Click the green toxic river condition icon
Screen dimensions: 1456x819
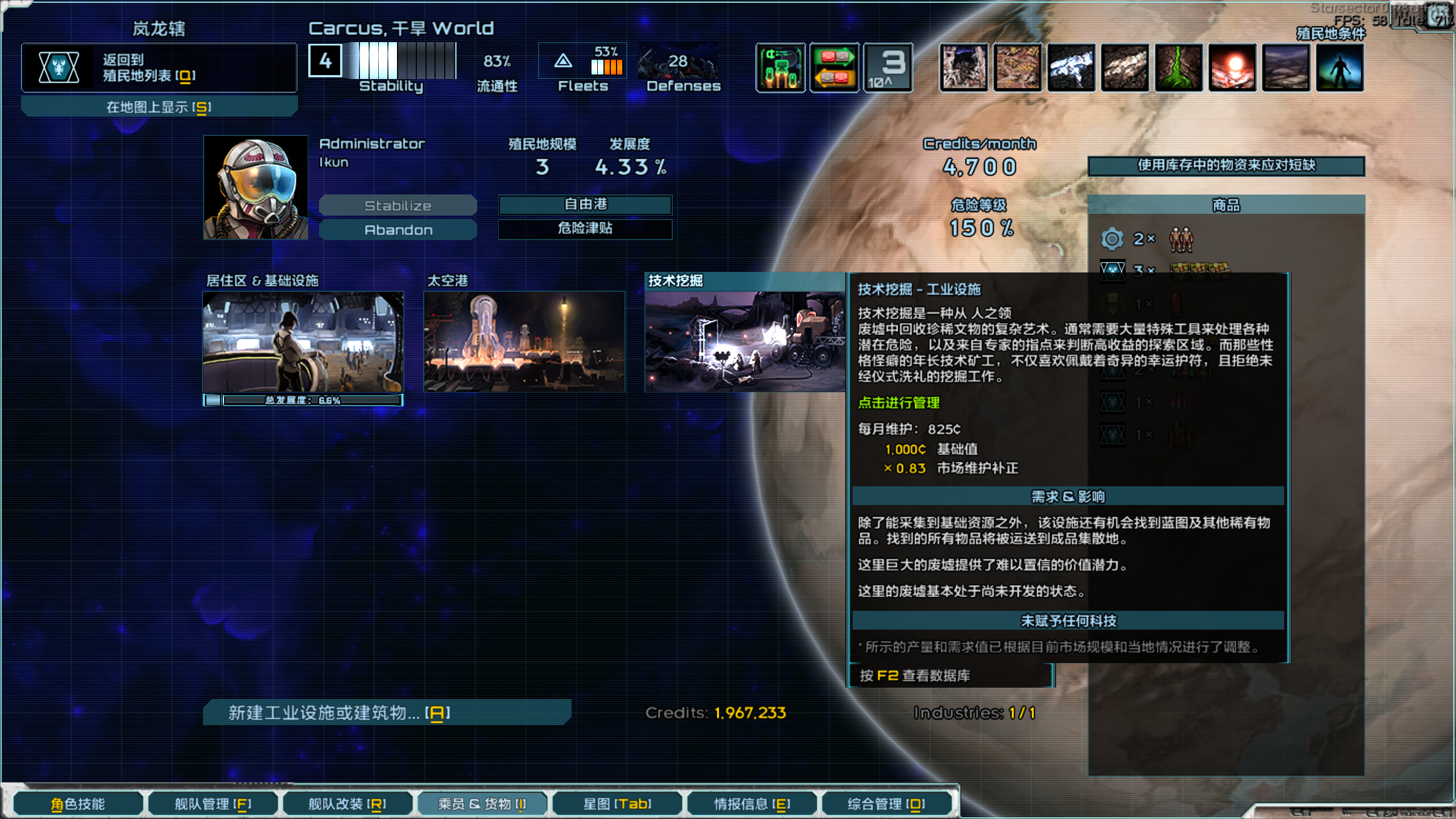point(1178,68)
